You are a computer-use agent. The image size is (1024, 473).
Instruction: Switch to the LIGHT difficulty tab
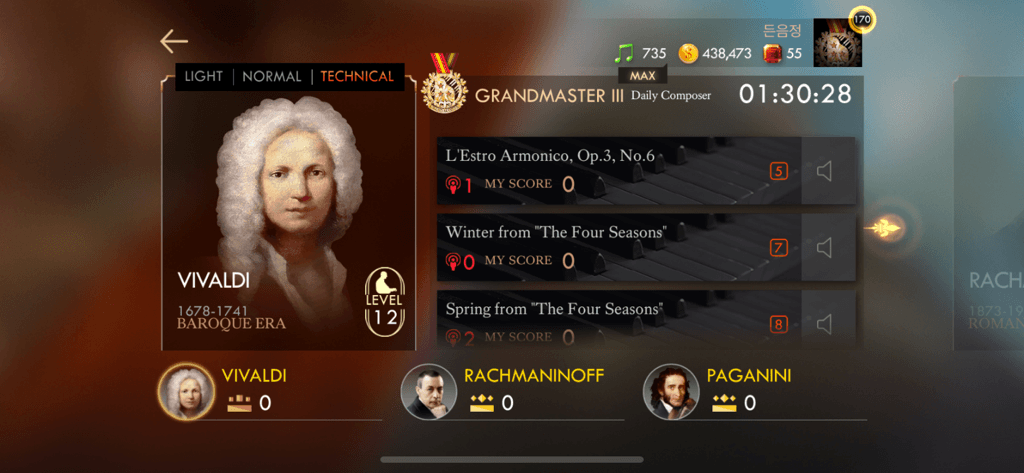click(204, 77)
